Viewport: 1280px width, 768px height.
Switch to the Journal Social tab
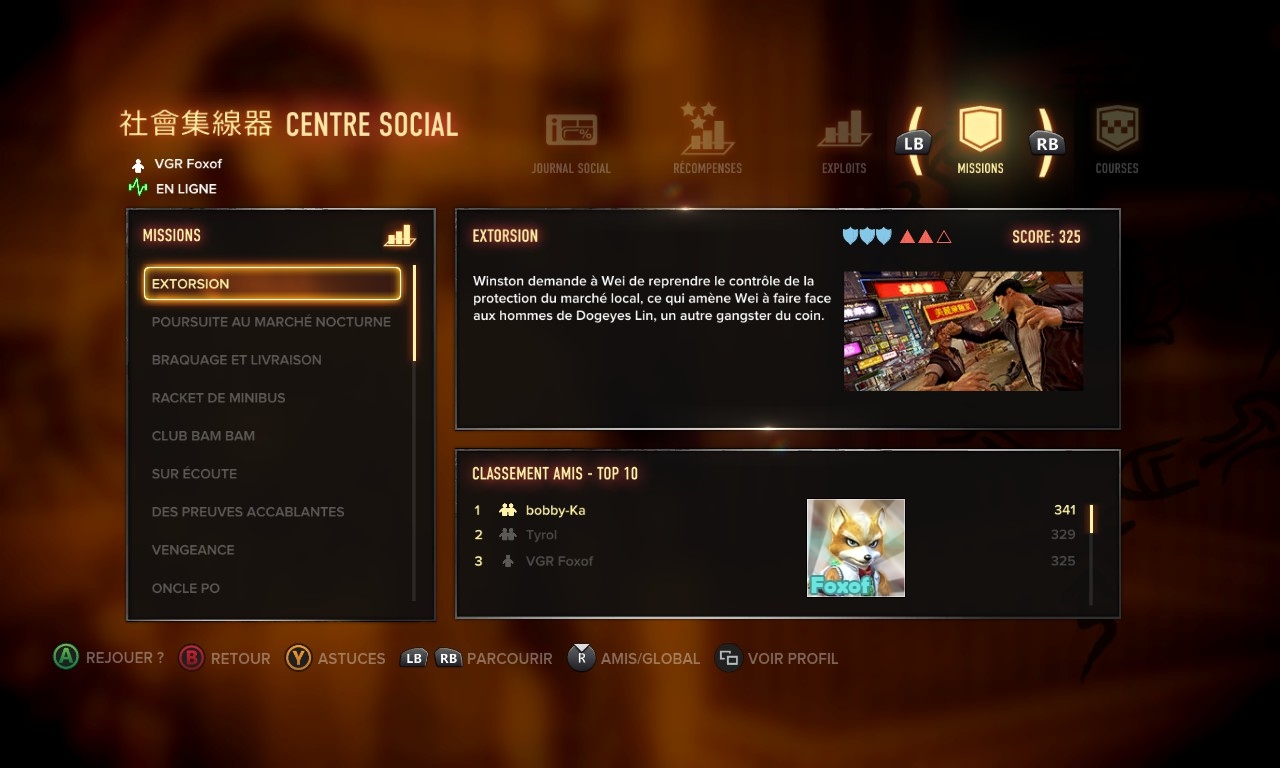click(x=571, y=142)
